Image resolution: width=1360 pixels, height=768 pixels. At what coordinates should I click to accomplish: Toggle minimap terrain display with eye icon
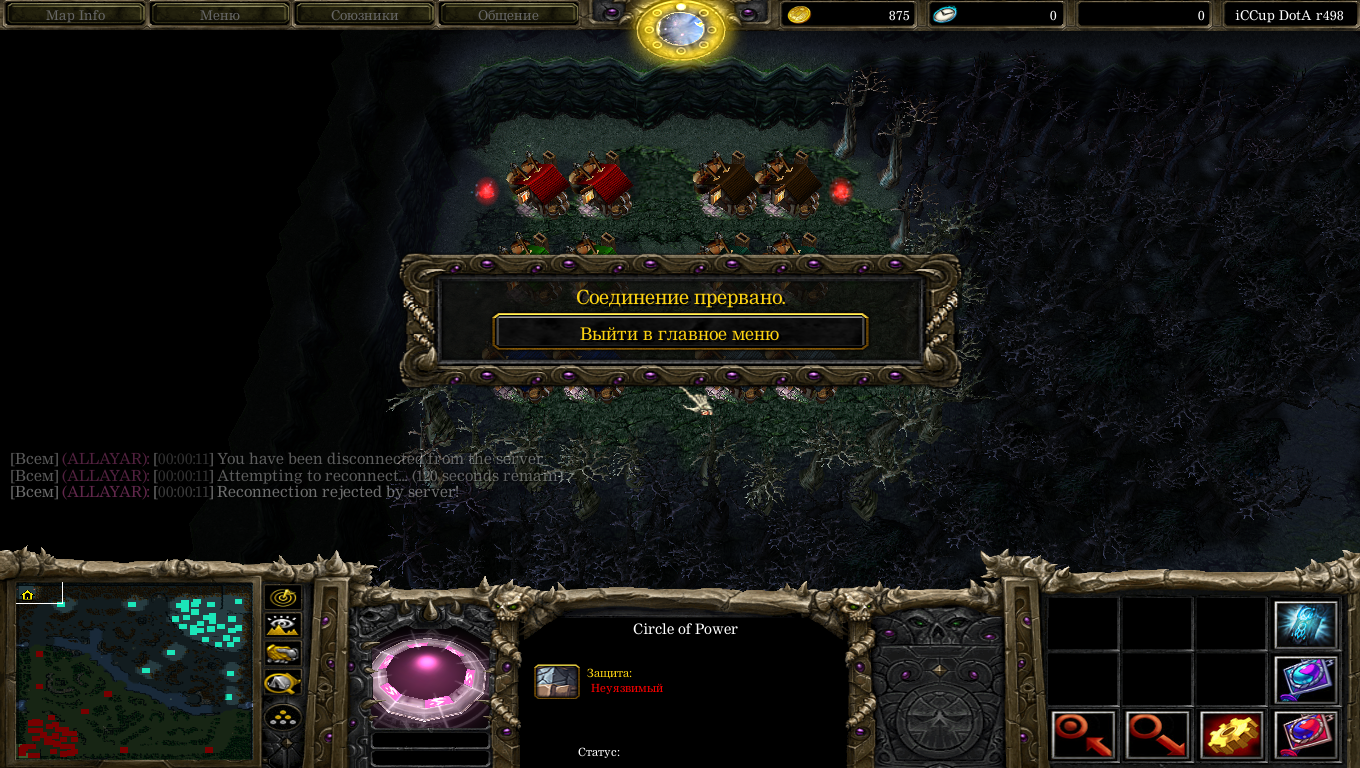tap(284, 626)
